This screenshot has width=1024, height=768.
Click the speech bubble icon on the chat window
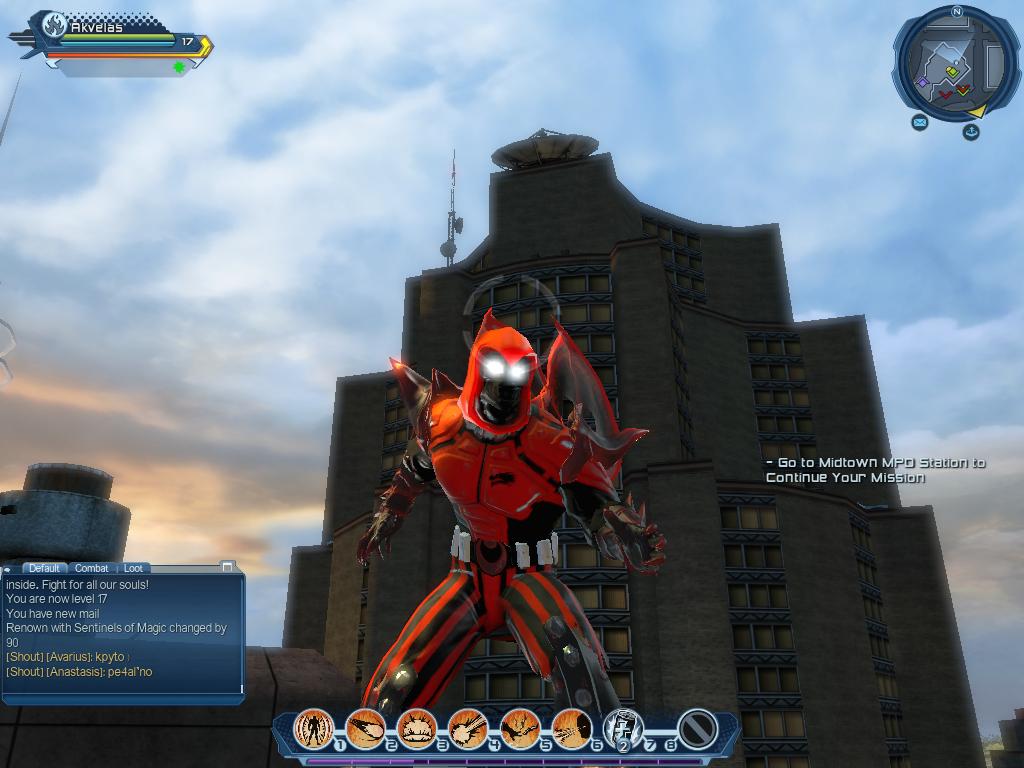coord(8,569)
